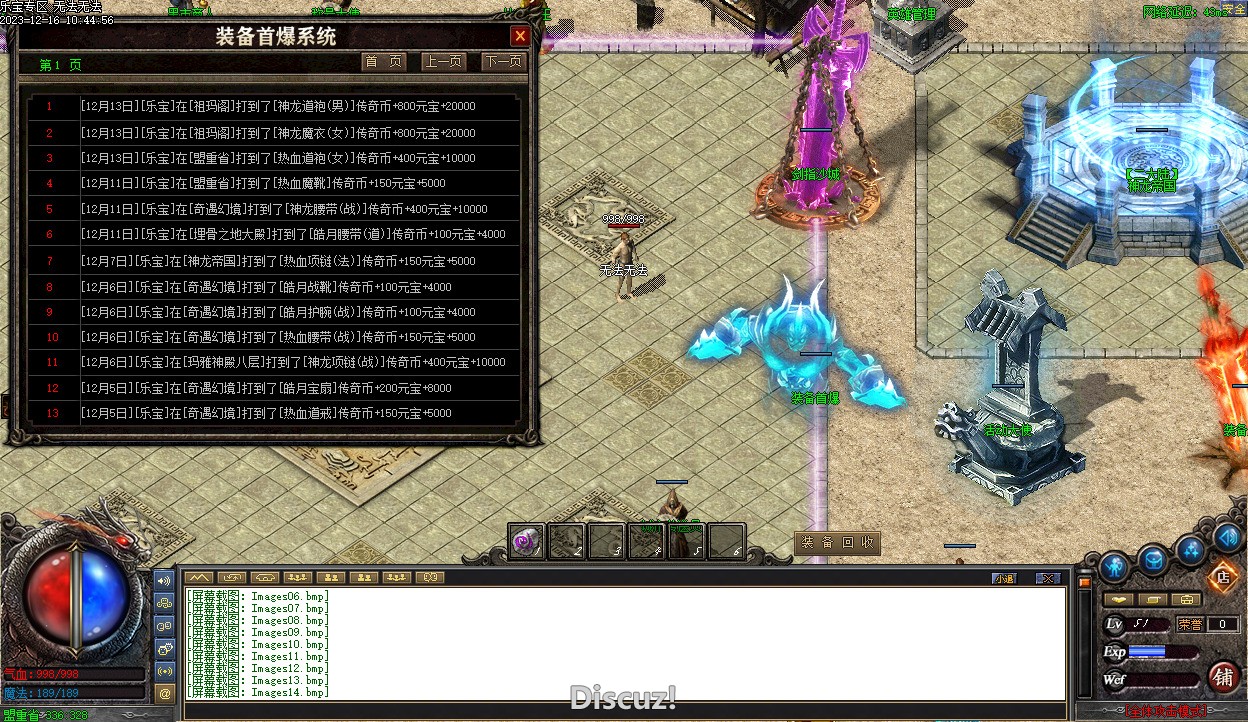Toggle the 全体攻击模式 attack mode label
This screenshot has width=1248, height=722.
click(1163, 712)
